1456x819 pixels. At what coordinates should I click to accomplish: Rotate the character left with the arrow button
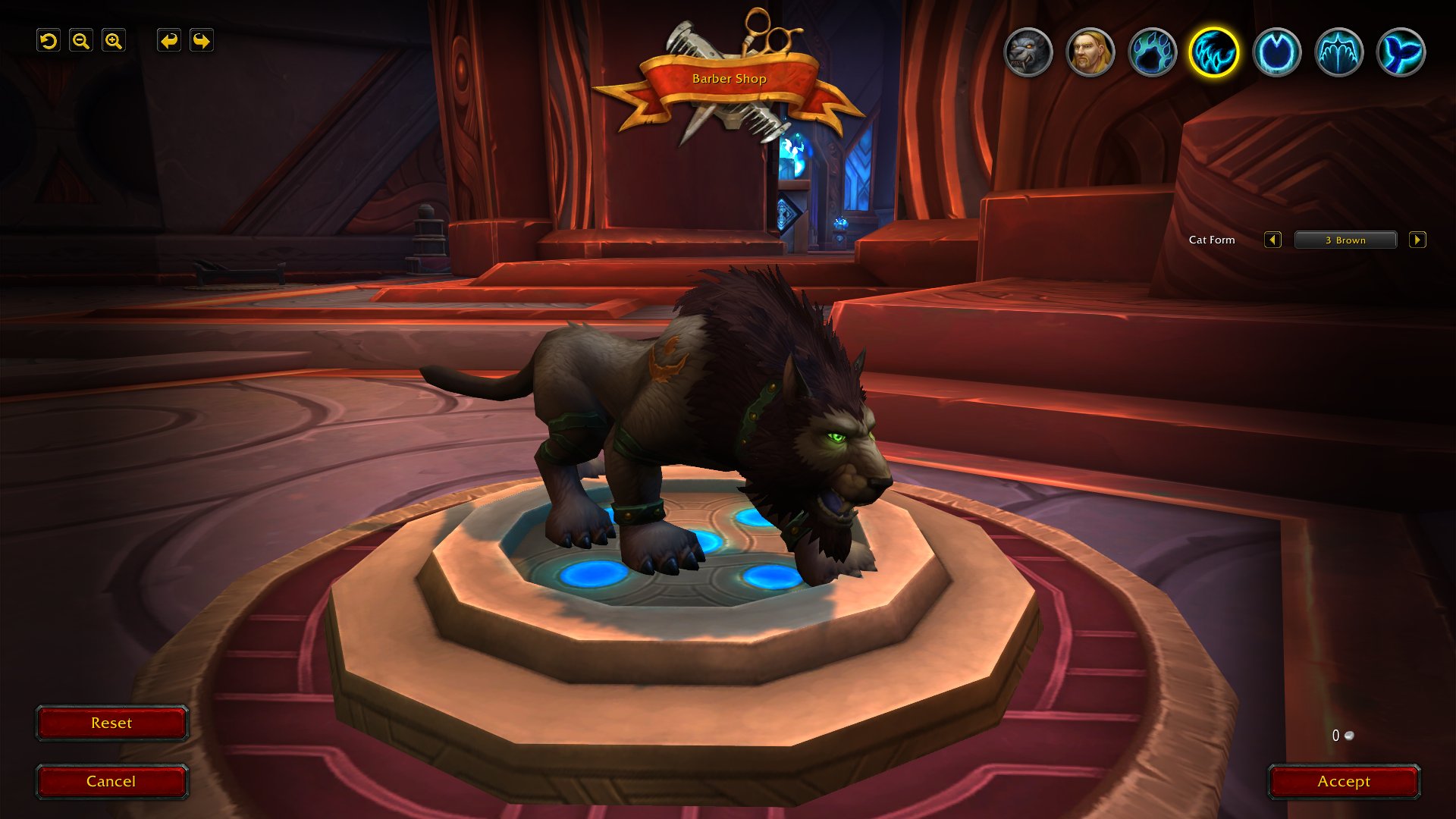click(169, 41)
